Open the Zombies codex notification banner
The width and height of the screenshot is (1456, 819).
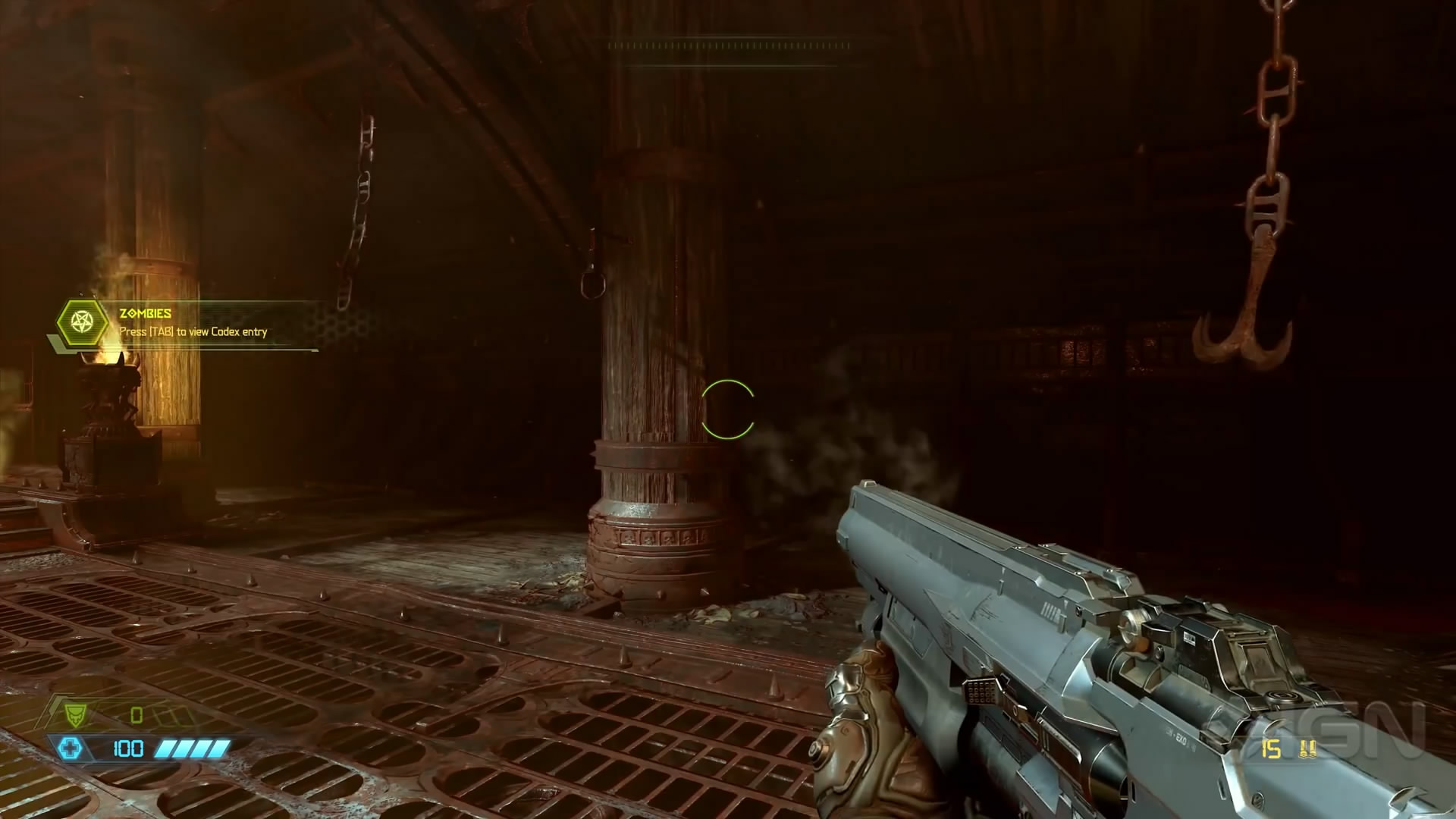(x=193, y=323)
